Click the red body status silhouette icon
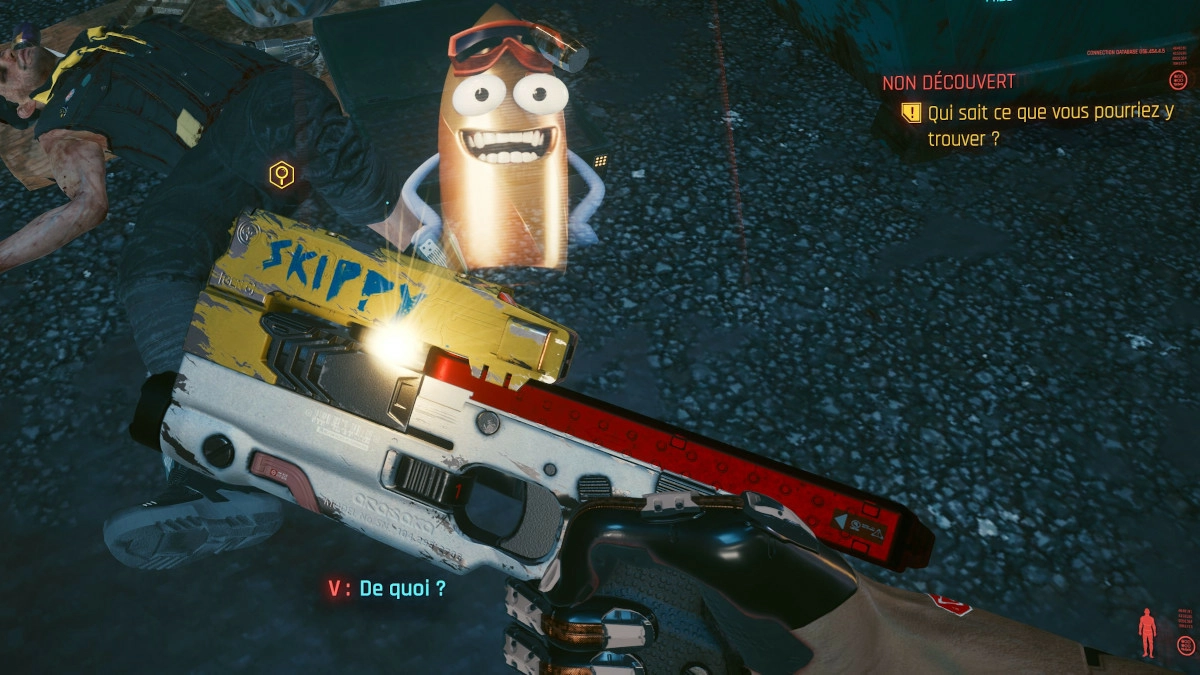The height and width of the screenshot is (675, 1200). click(1147, 632)
